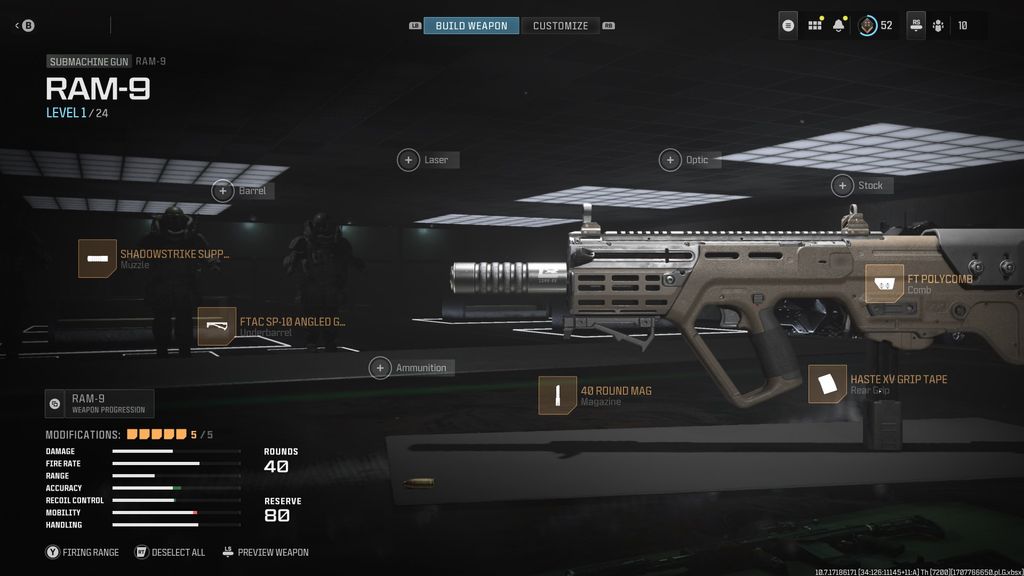Choose the 40 Round Mag magazine slot
The height and width of the screenshot is (576, 1024).
pos(557,395)
